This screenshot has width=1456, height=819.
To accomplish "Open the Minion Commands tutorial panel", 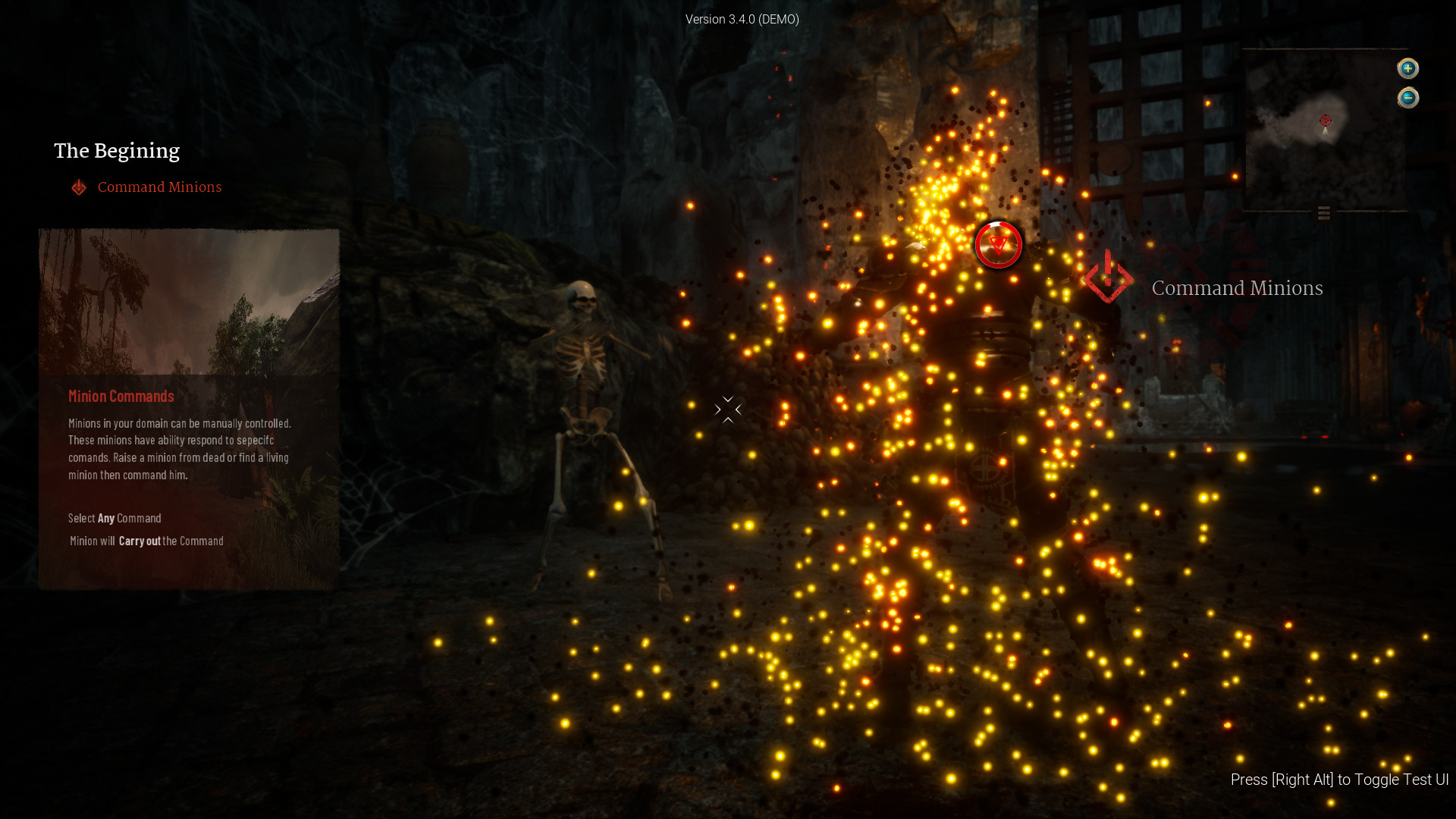I will pos(189,409).
